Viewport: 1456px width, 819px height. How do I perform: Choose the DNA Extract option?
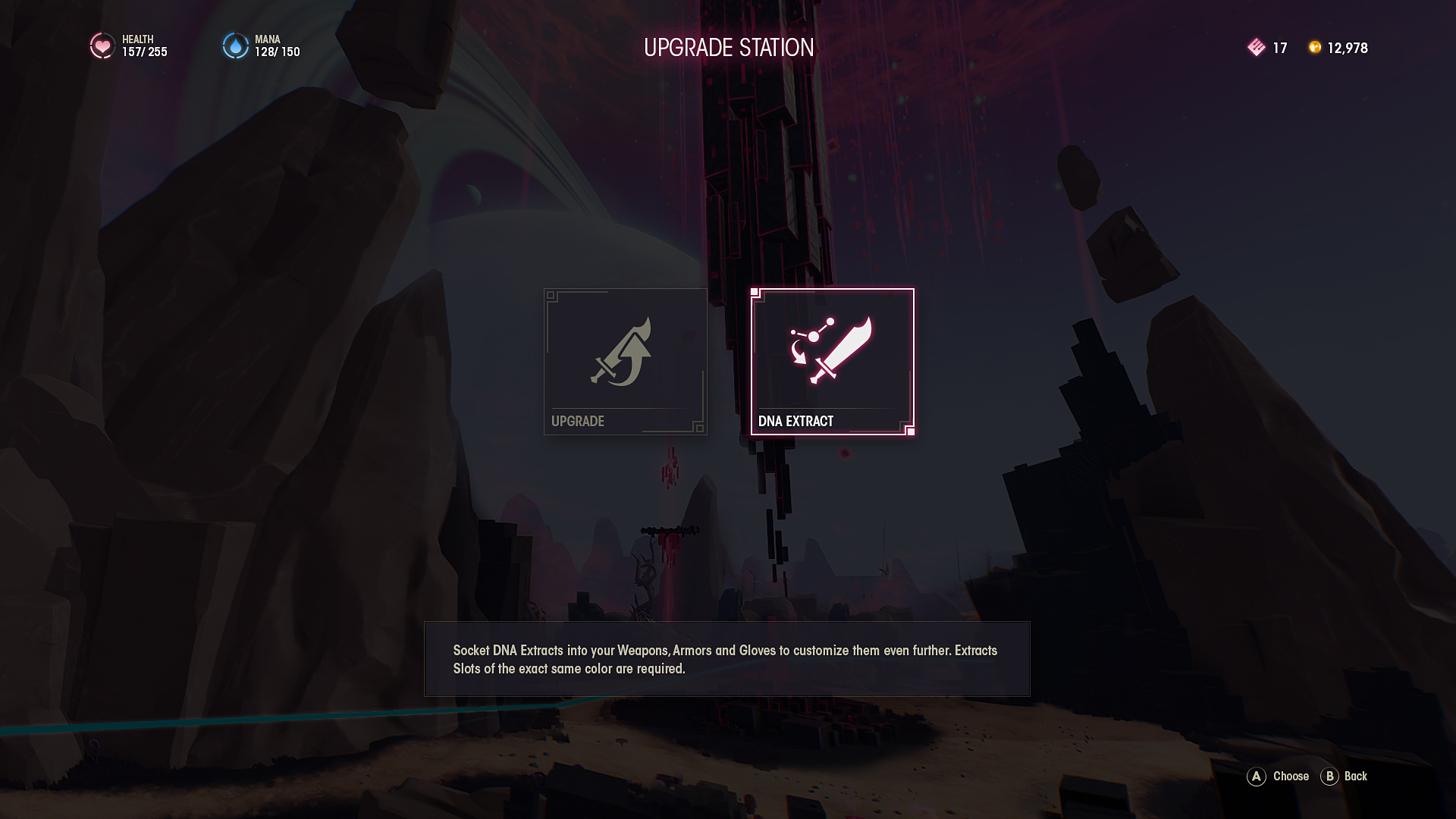click(x=832, y=361)
